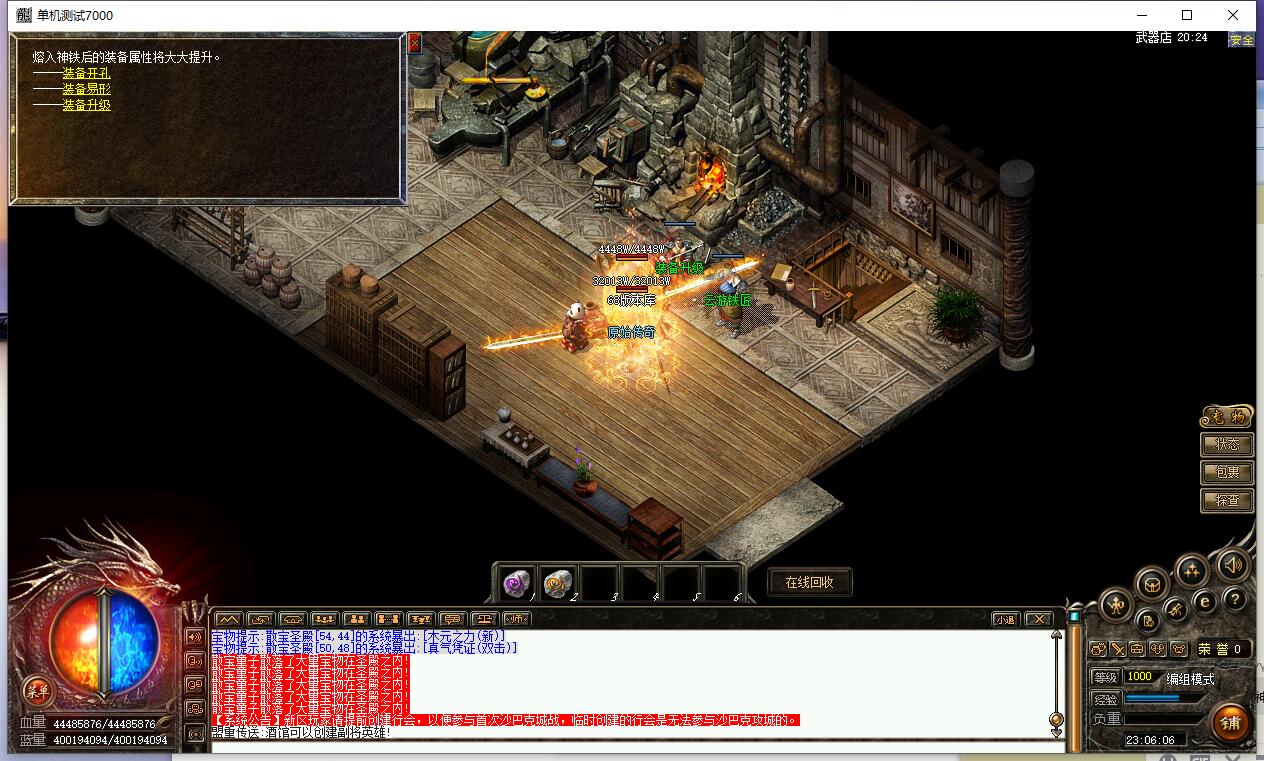Click the 菜单 menu button by the orb
Image resolution: width=1264 pixels, height=761 pixels.
click(38, 690)
